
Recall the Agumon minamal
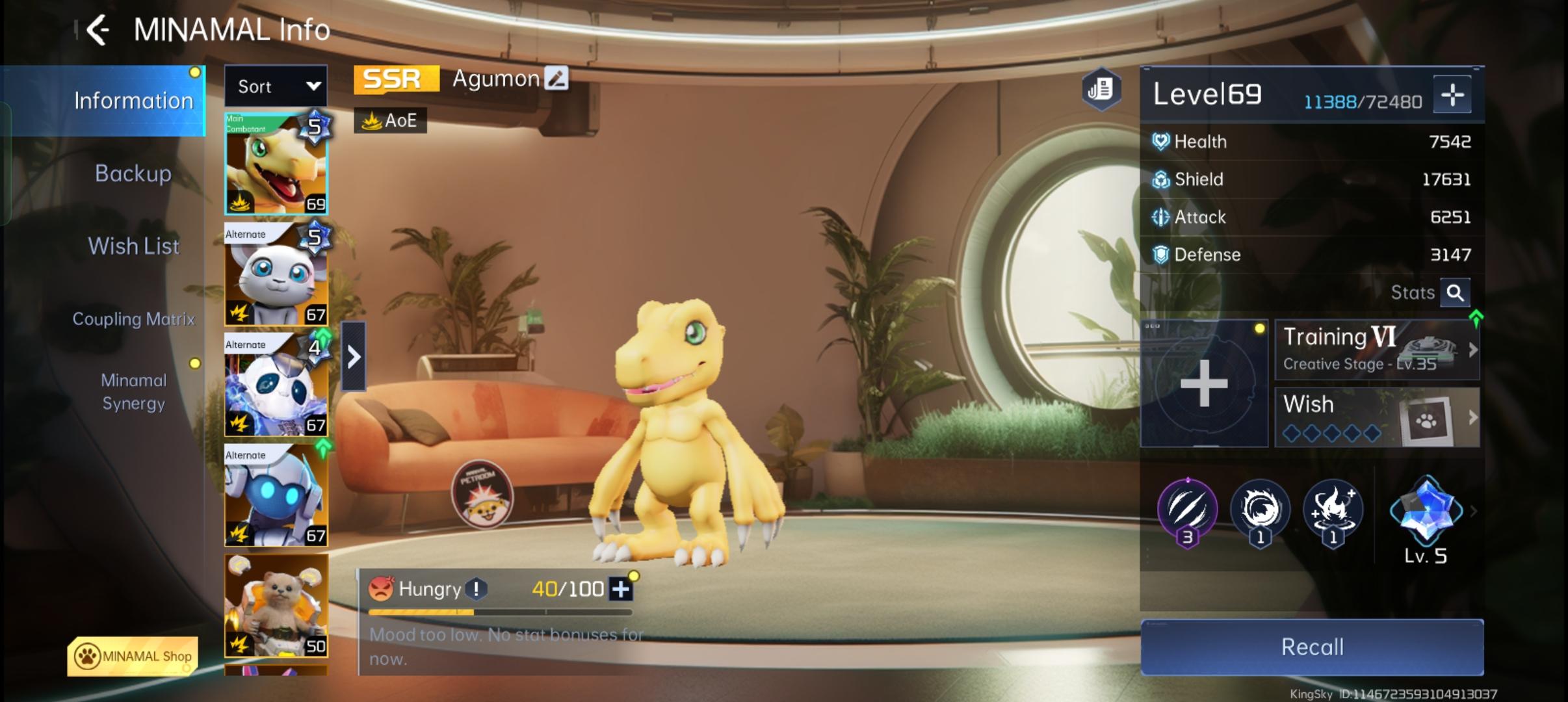tap(1312, 647)
